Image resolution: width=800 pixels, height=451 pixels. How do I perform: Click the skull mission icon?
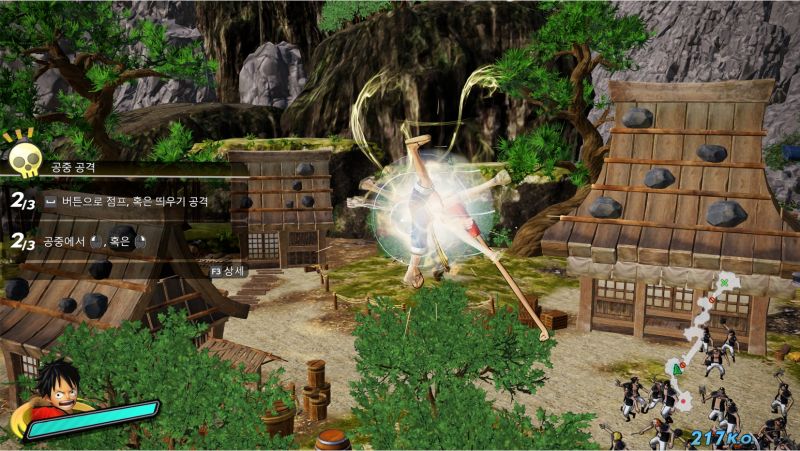coord(23,156)
